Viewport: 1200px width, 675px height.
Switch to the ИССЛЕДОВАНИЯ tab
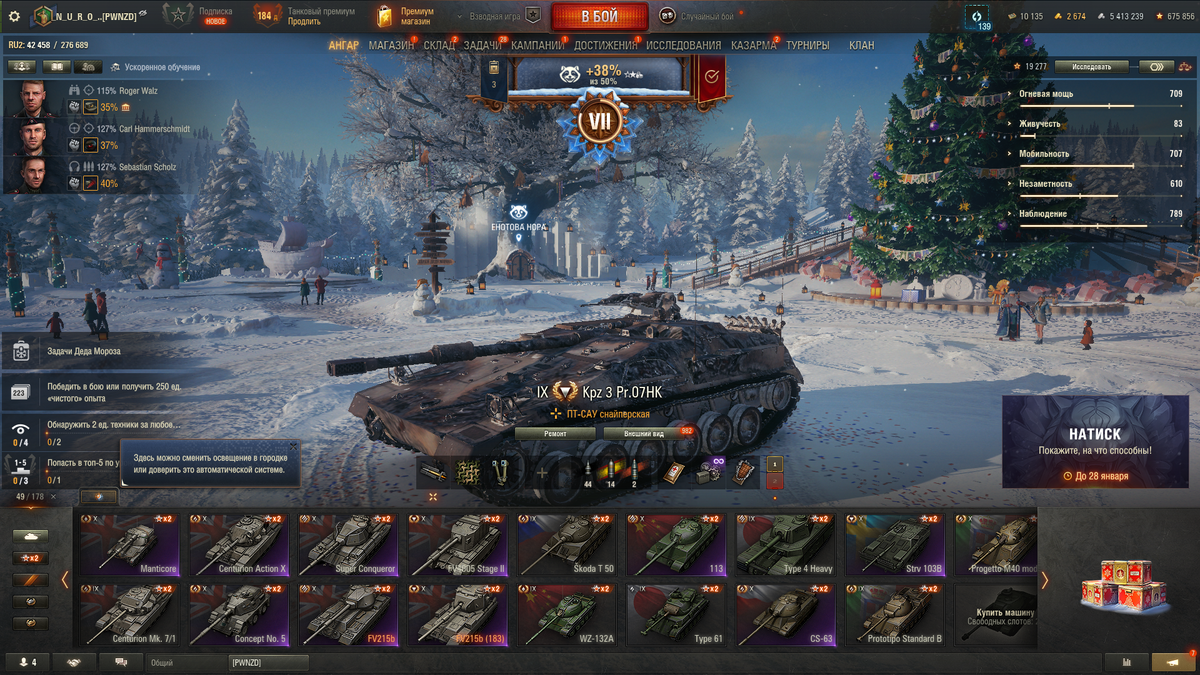tap(683, 45)
